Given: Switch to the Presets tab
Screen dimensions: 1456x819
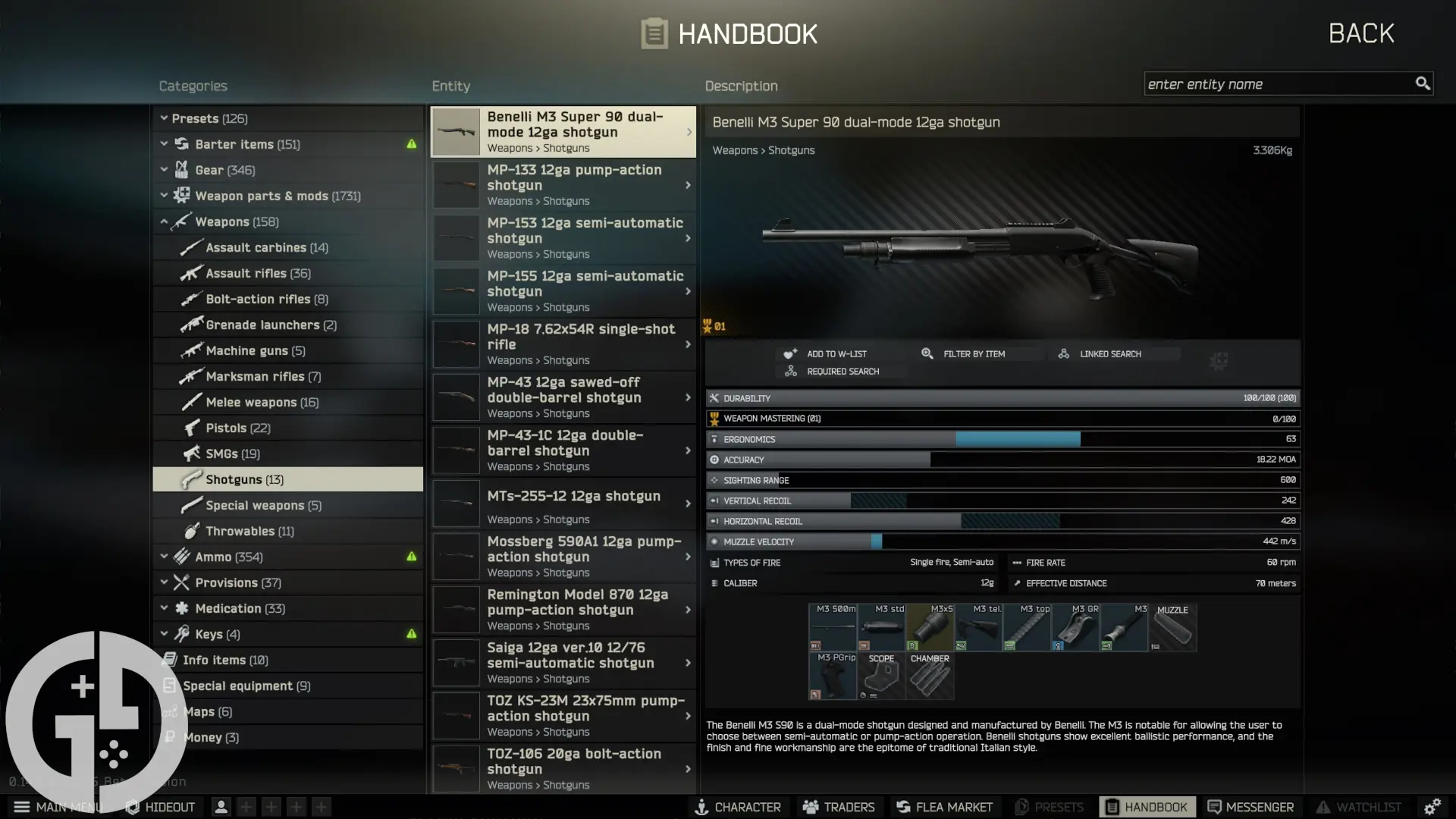Looking at the screenshot, I should [203, 118].
